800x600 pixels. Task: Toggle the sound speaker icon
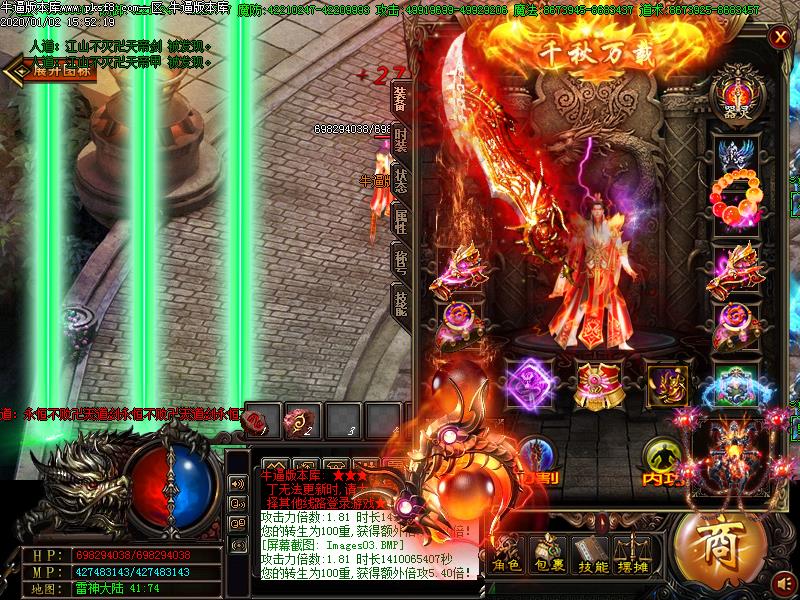784,581
